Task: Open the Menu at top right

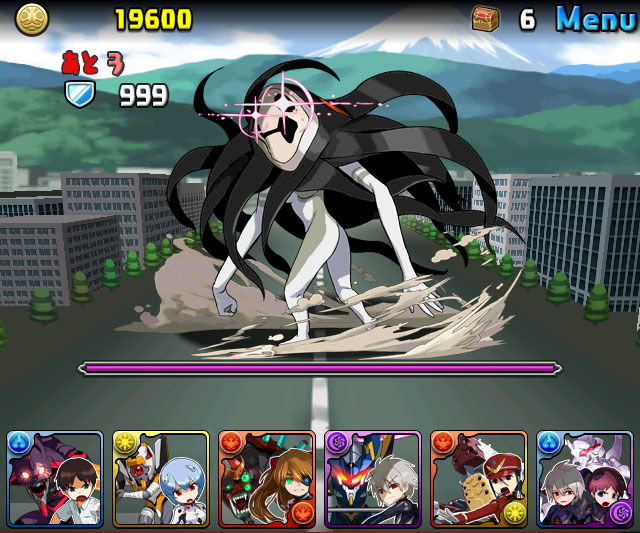Action: pos(596,18)
